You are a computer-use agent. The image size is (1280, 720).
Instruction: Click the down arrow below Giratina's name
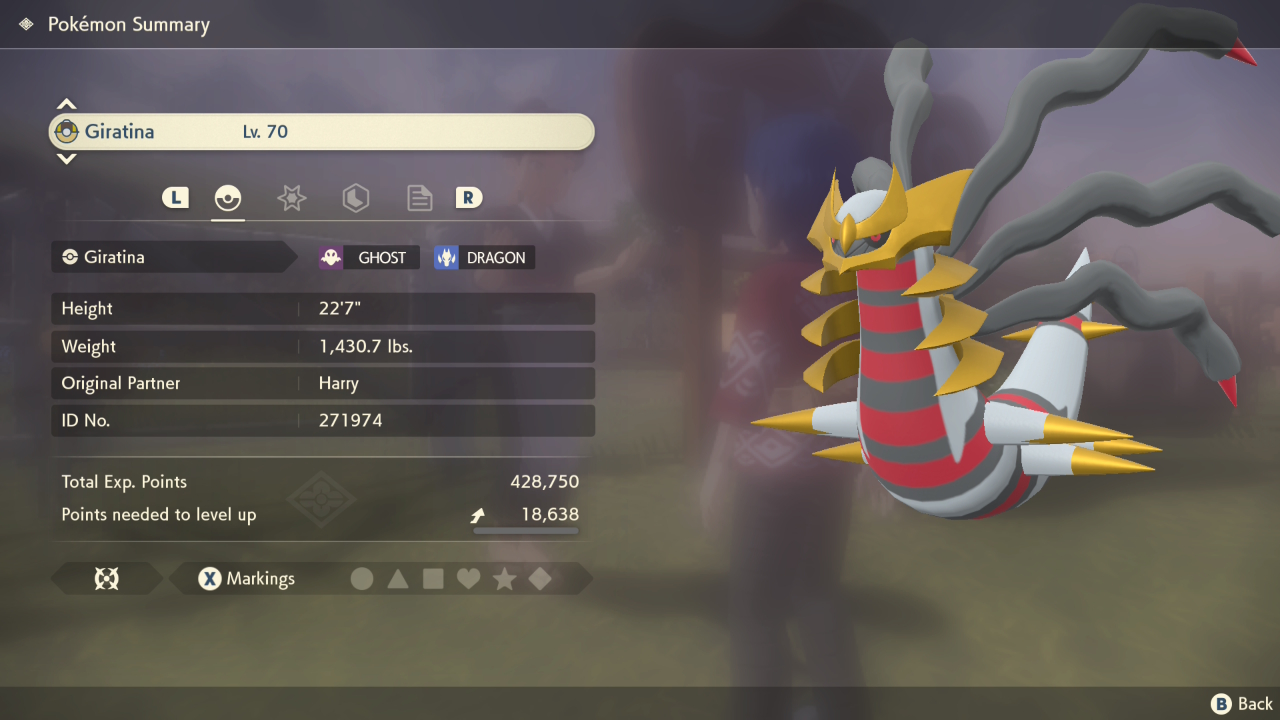[x=66, y=160]
